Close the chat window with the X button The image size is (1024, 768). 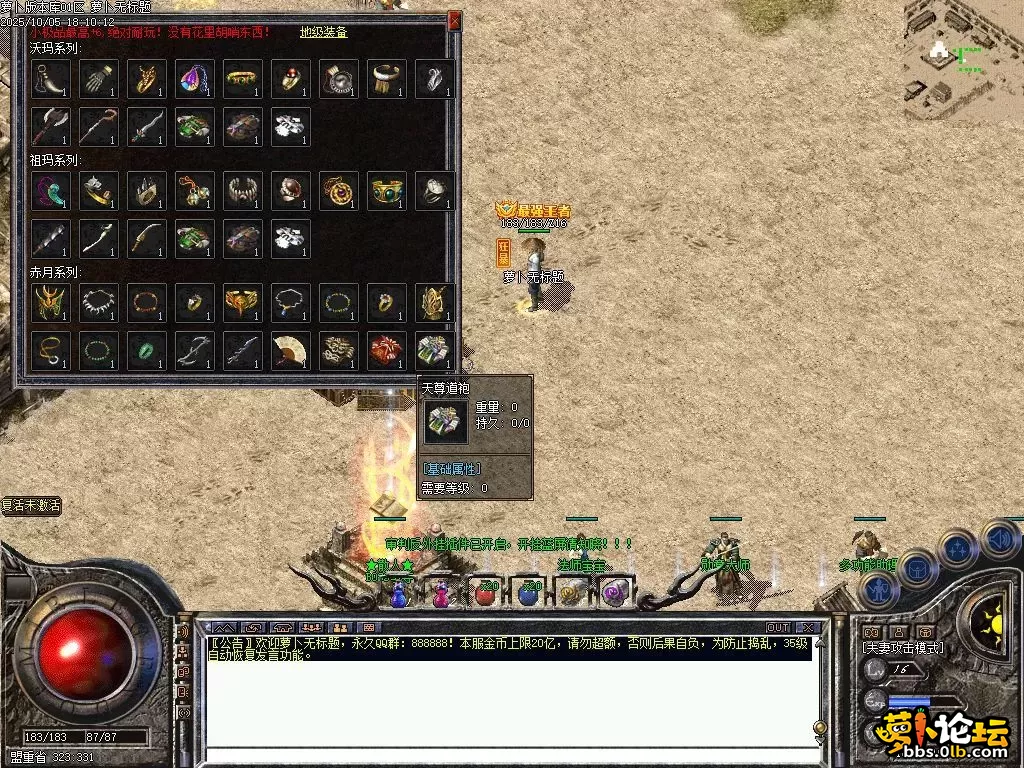[x=810, y=628]
